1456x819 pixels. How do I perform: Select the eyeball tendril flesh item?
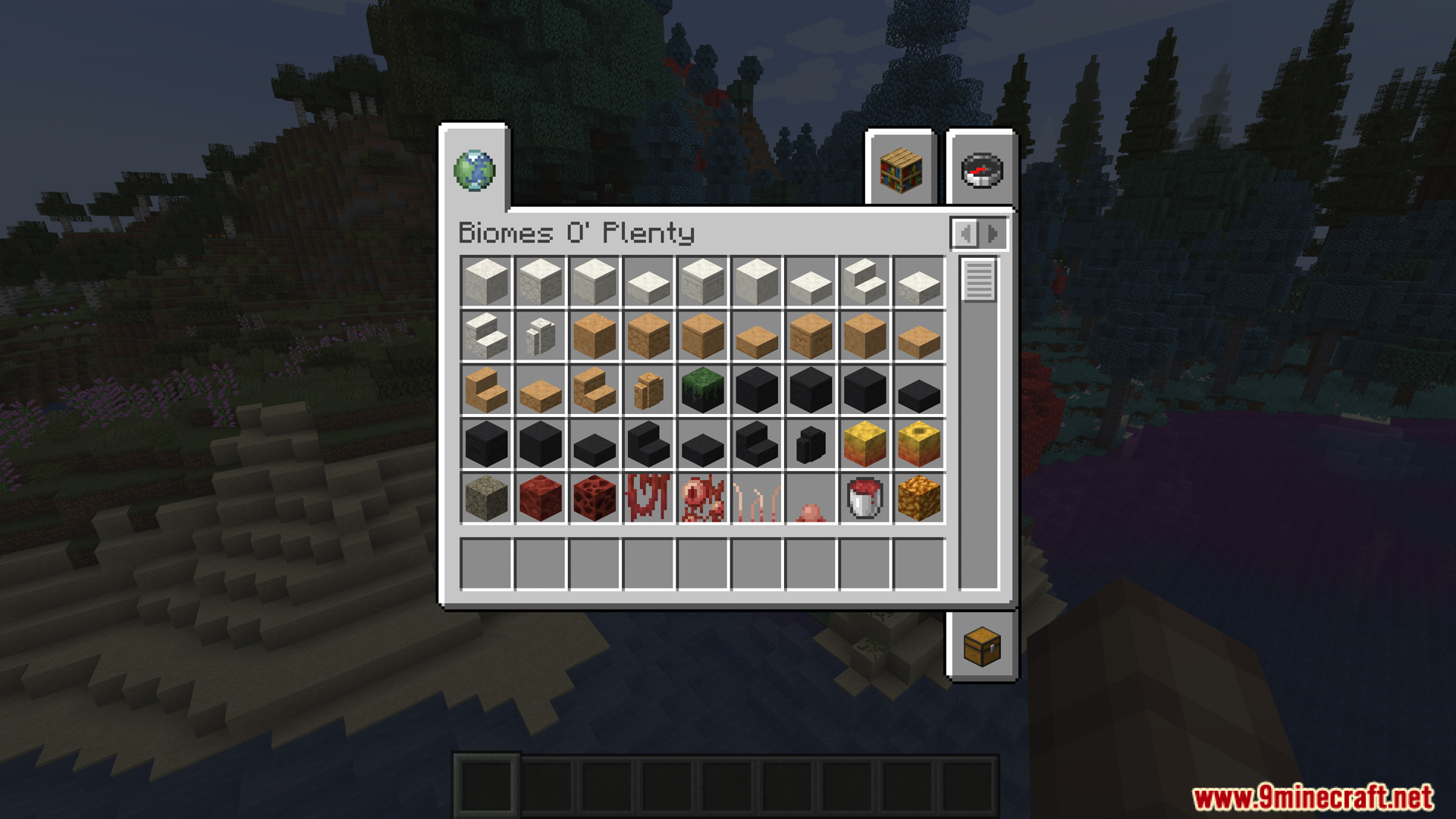tap(703, 498)
